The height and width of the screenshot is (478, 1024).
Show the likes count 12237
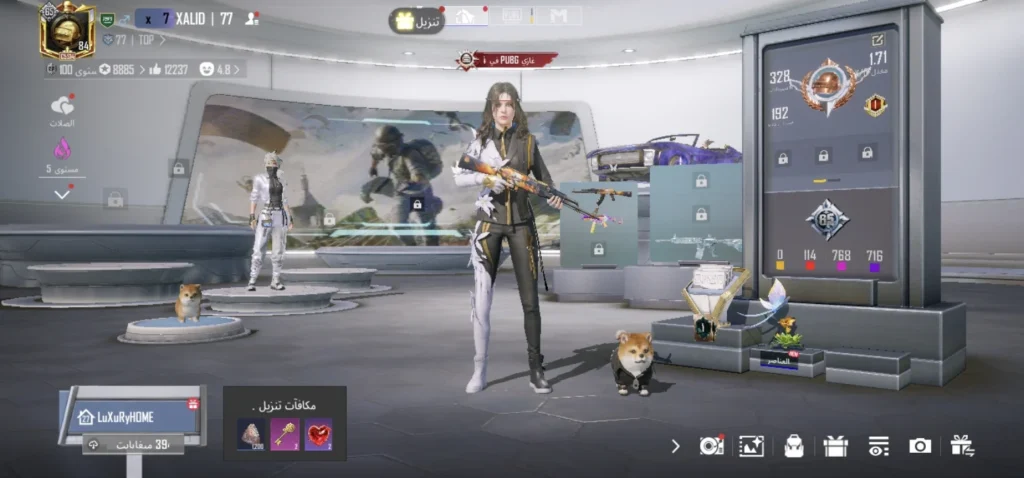[x=170, y=69]
